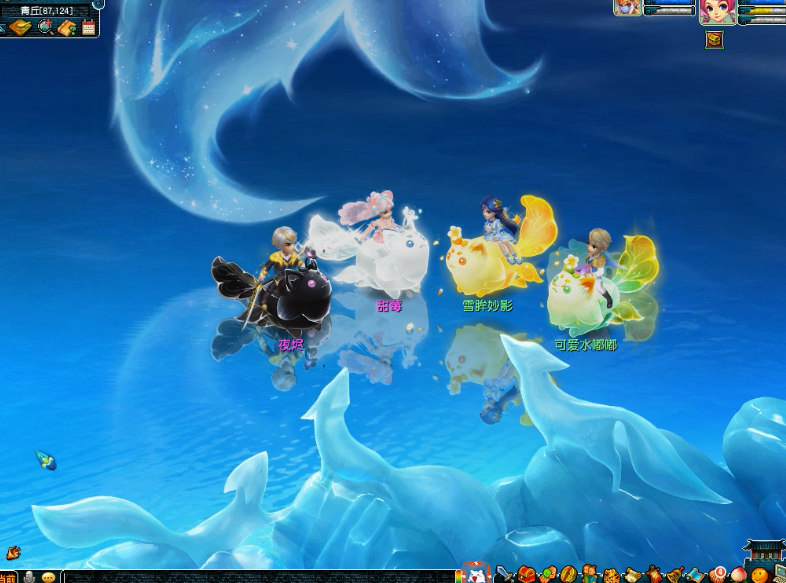Open the scroll quest icon
786x583 pixels.
632,575
